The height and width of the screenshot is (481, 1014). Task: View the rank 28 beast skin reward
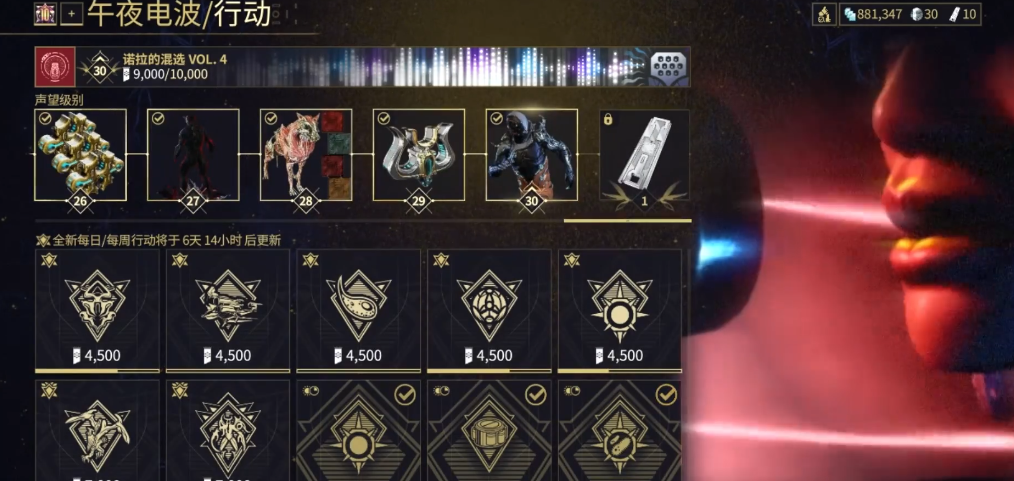tap(306, 155)
